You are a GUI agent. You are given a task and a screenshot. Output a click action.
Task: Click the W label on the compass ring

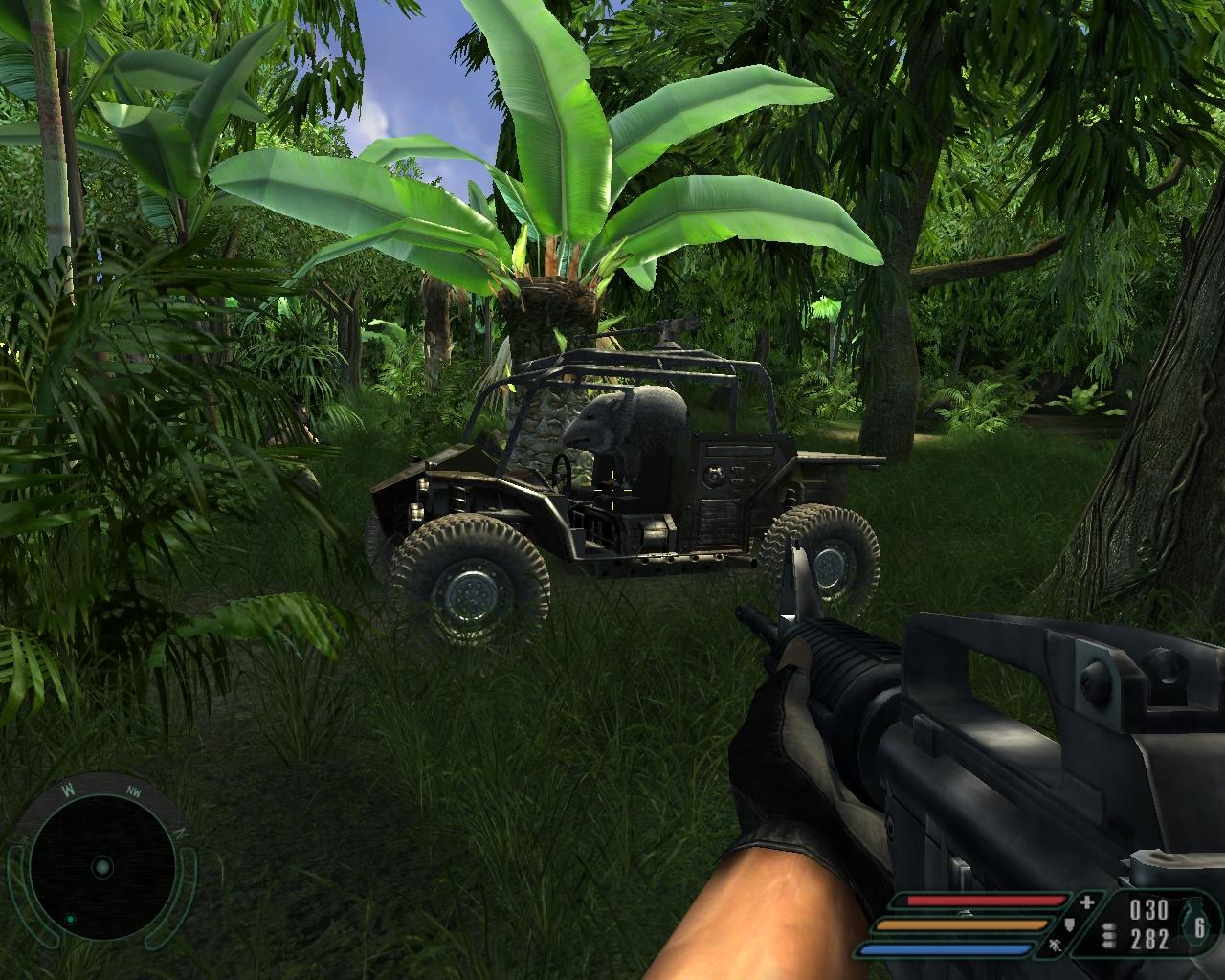click(68, 790)
